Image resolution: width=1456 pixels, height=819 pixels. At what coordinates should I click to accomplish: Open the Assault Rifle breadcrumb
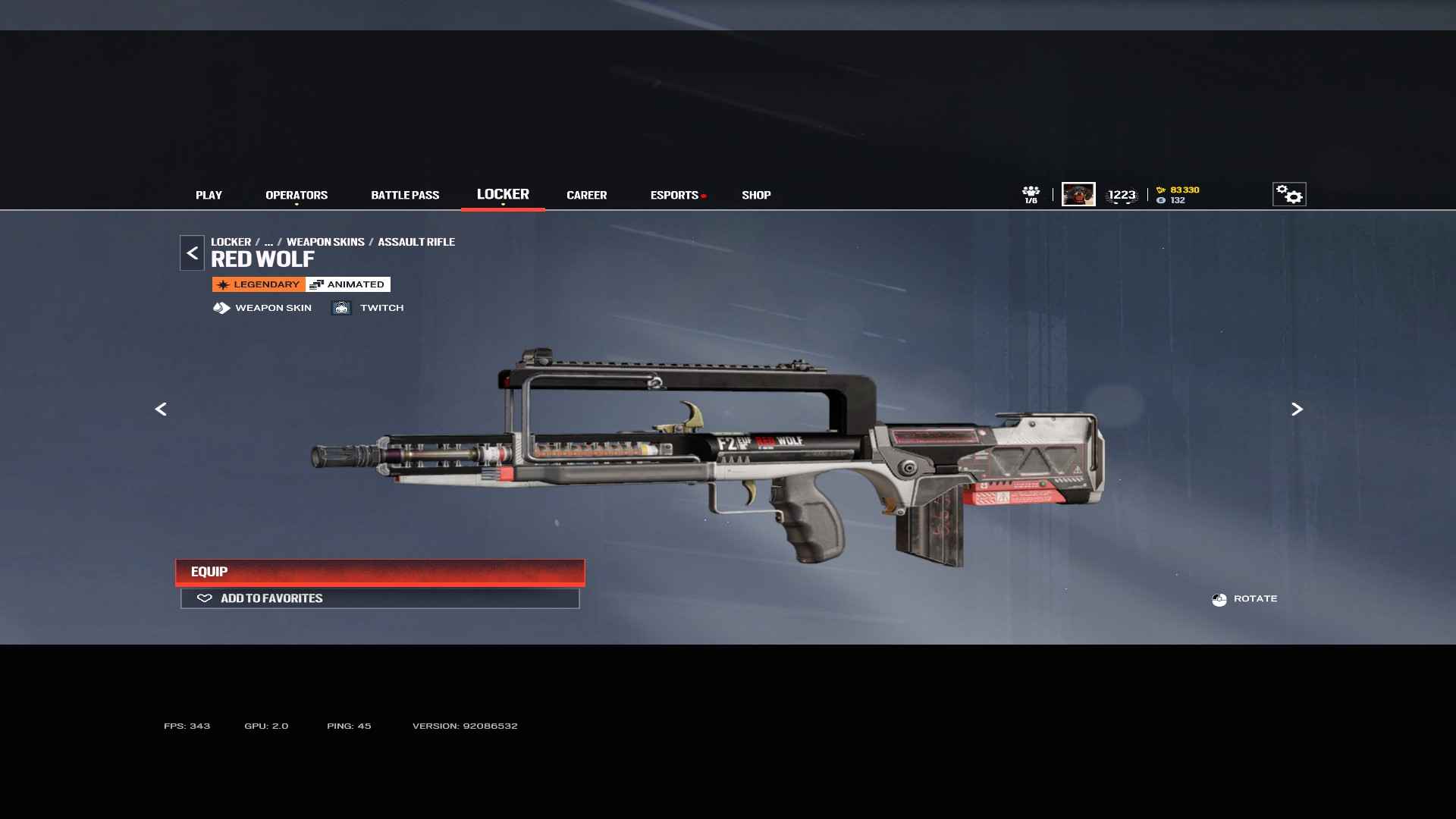pyautogui.click(x=416, y=242)
